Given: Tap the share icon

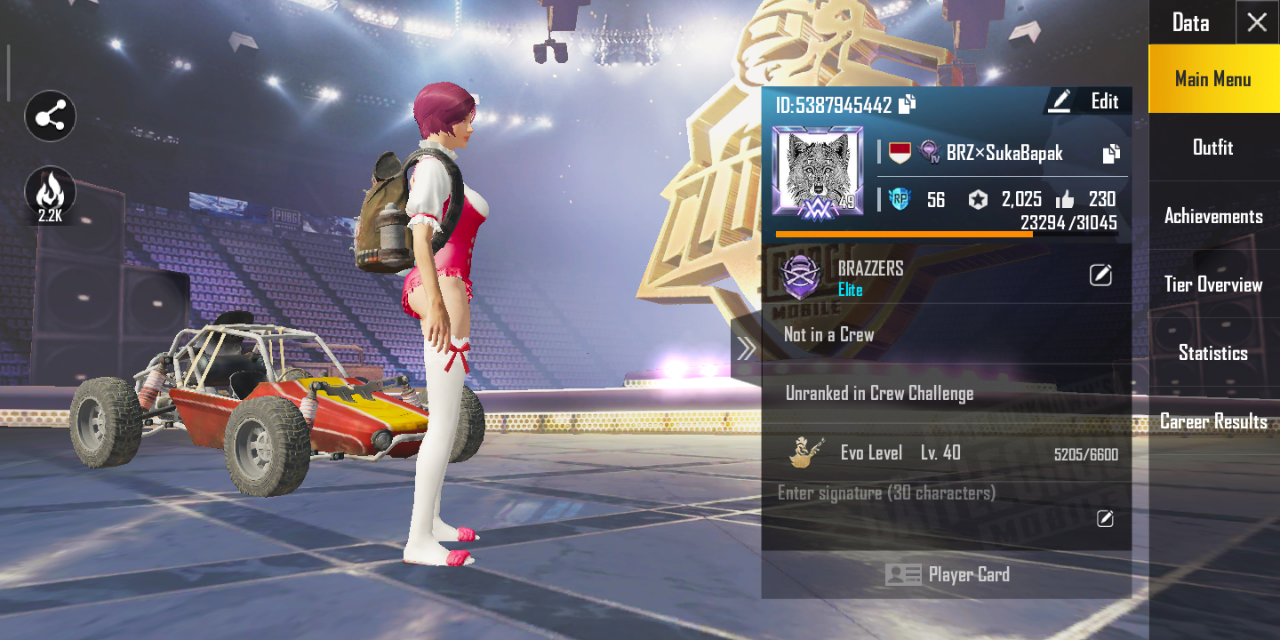Looking at the screenshot, I should (x=50, y=117).
